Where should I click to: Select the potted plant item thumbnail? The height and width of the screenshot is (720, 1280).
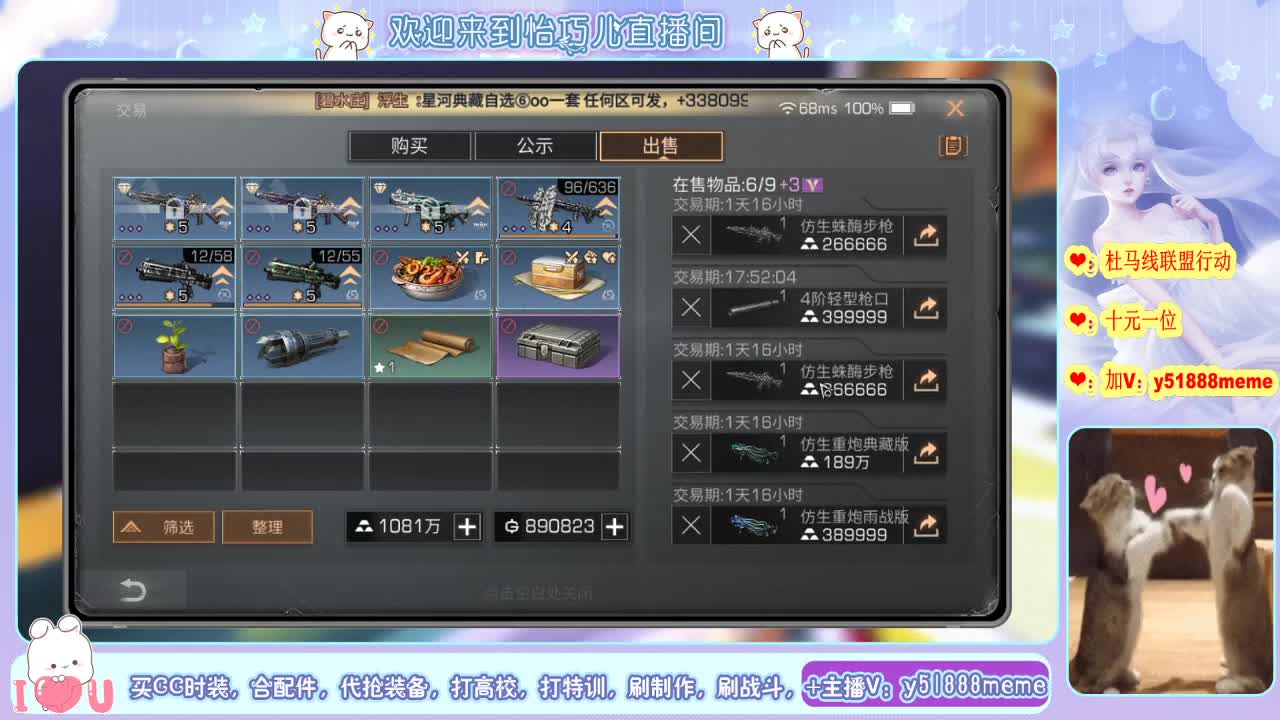coord(174,345)
